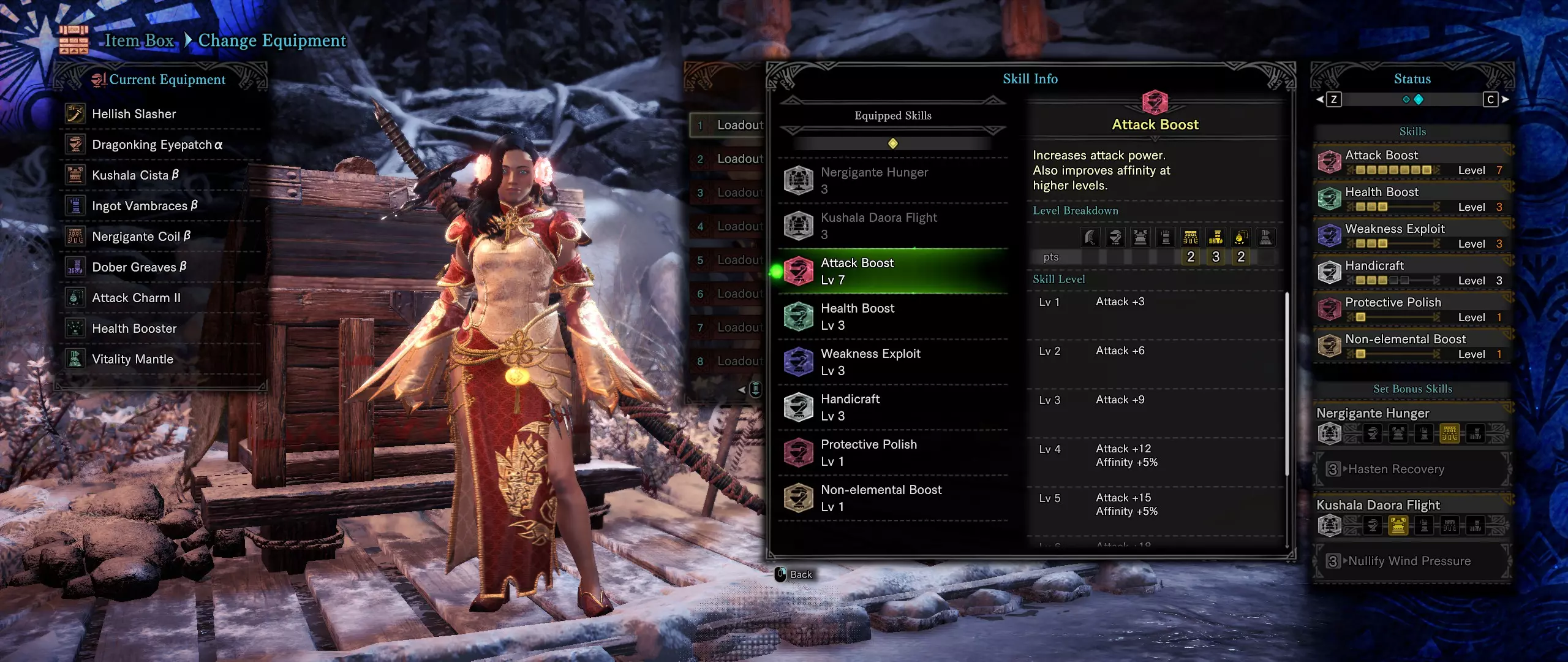
Task: View Non-elemental Boost Lv 1 skill
Action: click(892, 498)
